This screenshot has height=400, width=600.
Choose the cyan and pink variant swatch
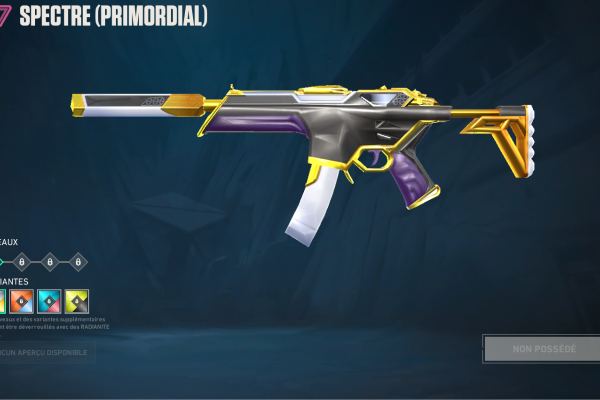50,300
